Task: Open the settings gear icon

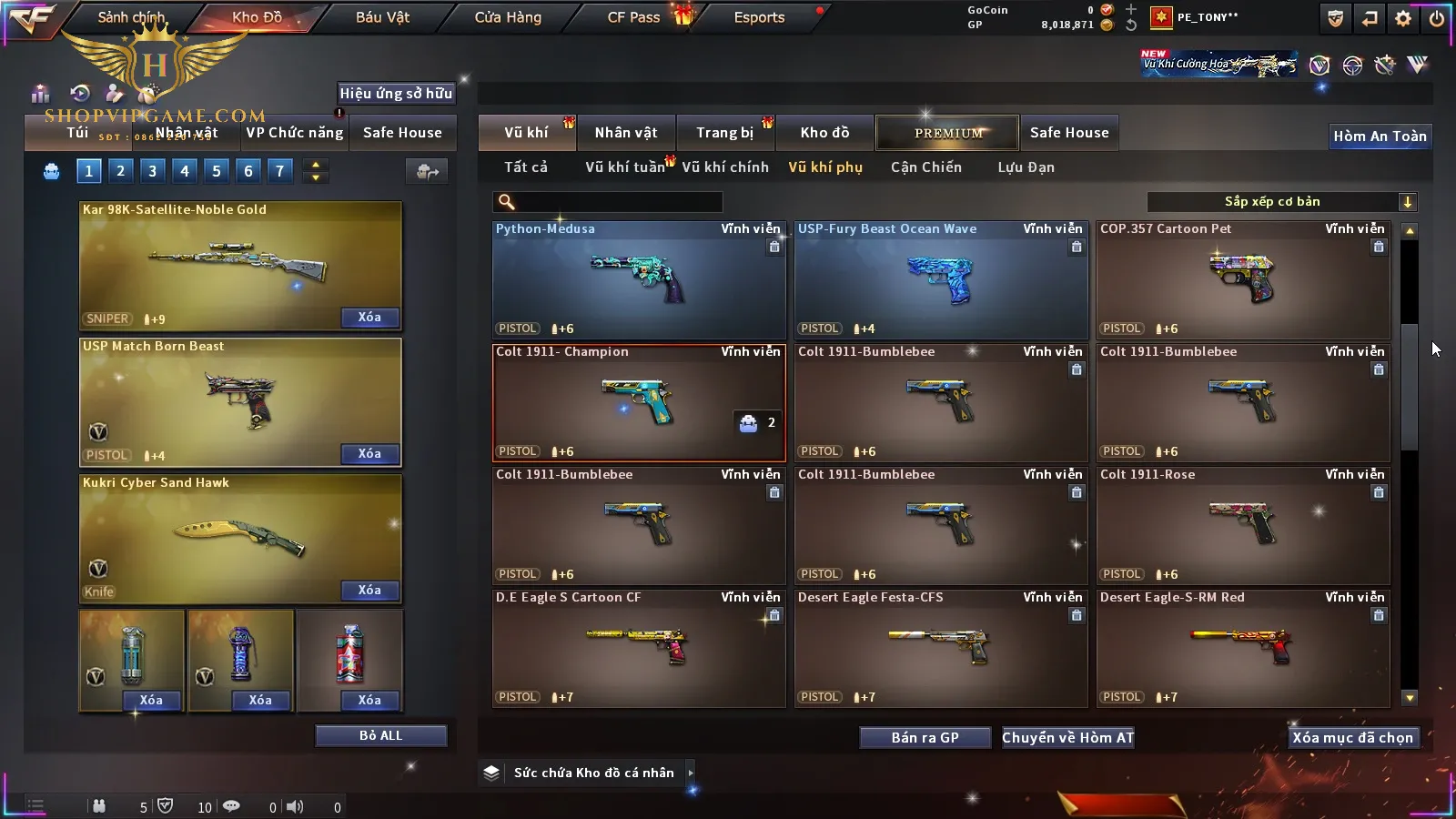Action: pos(1403,18)
